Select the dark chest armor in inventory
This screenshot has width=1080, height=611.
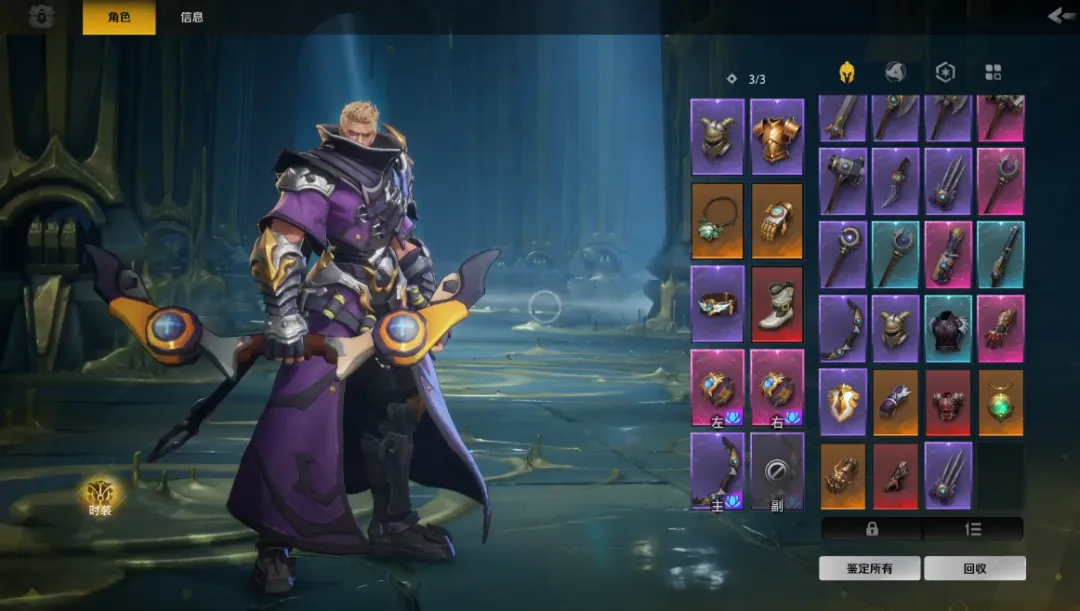click(948, 329)
